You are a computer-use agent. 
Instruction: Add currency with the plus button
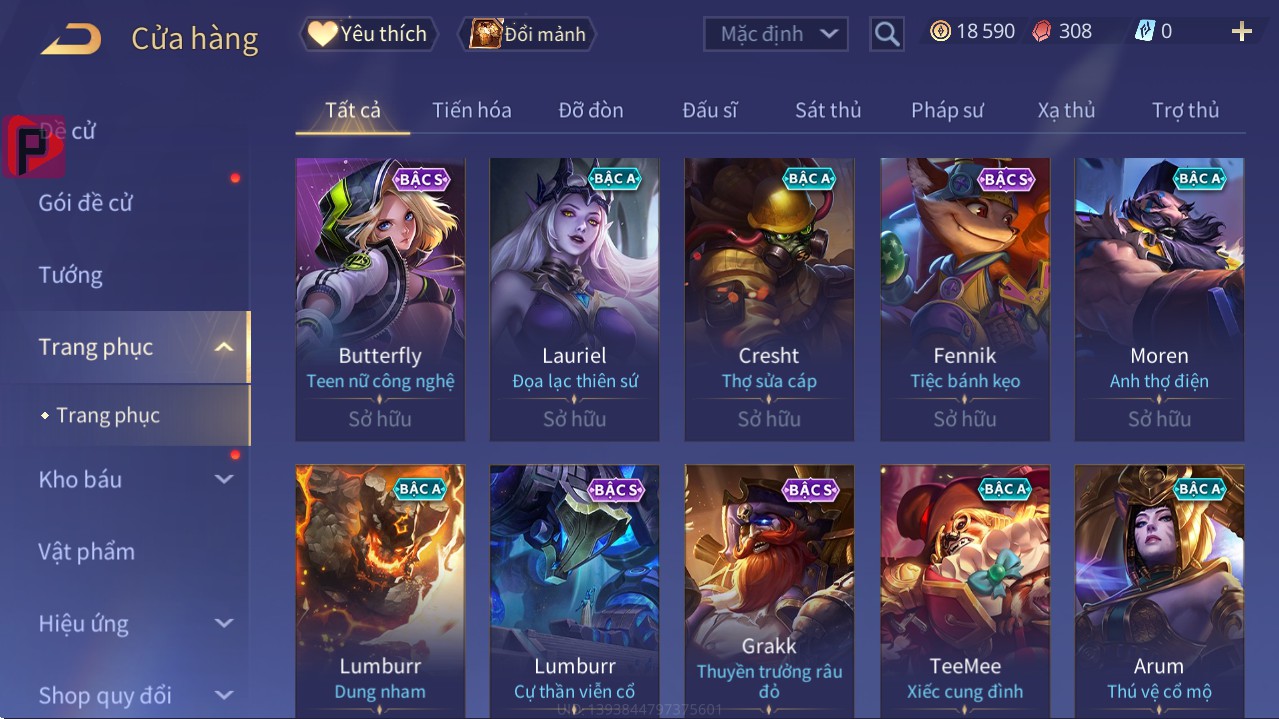tap(1241, 32)
